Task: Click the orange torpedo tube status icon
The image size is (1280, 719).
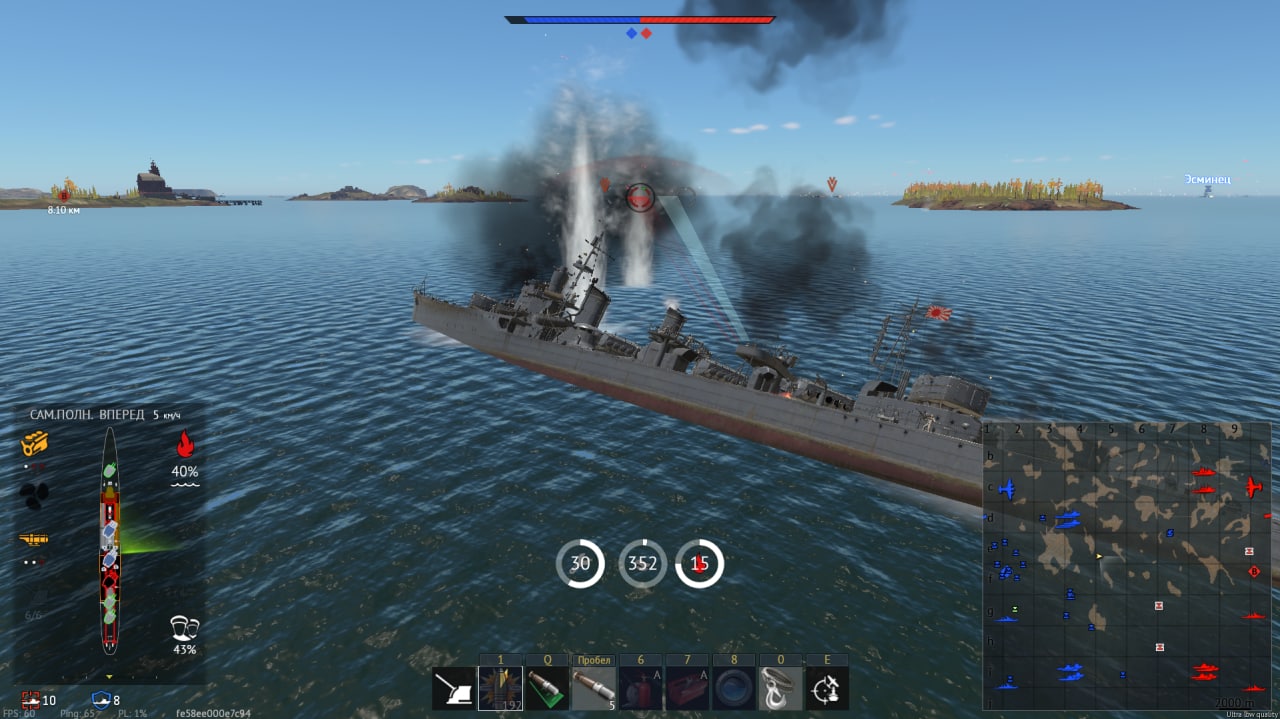Action: pyautogui.click(x=34, y=540)
